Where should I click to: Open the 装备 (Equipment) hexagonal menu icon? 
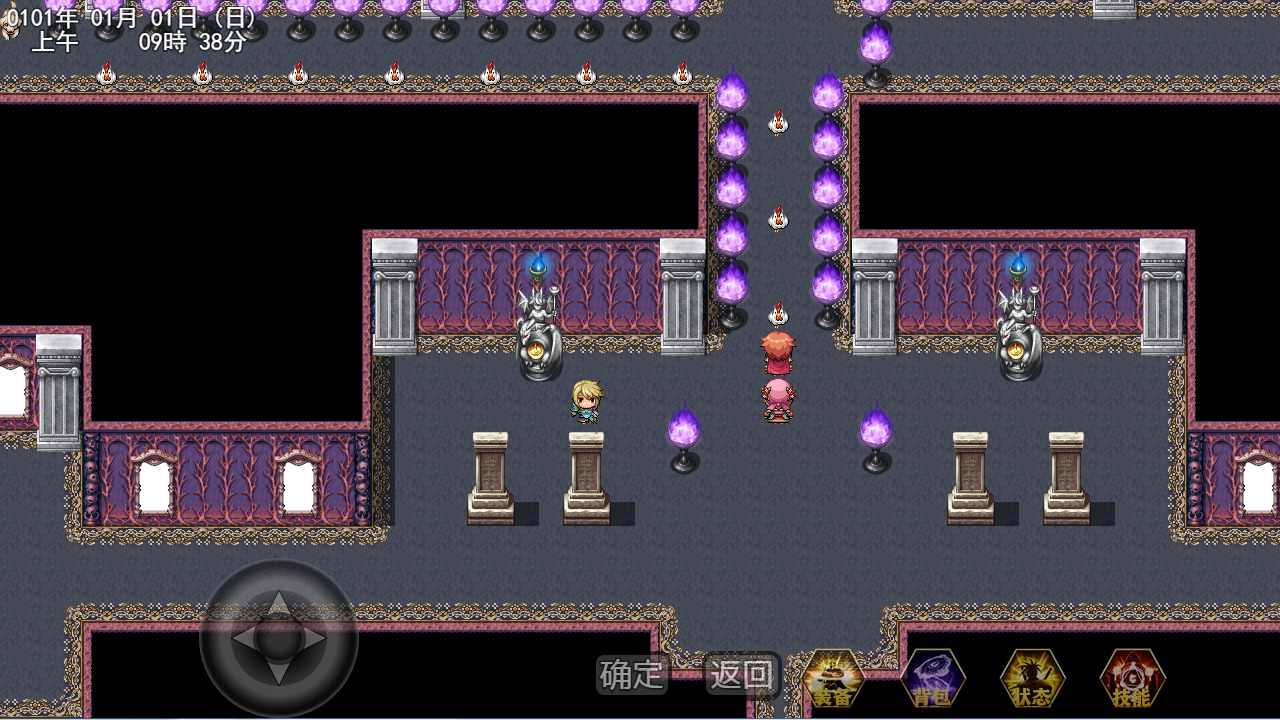point(834,679)
